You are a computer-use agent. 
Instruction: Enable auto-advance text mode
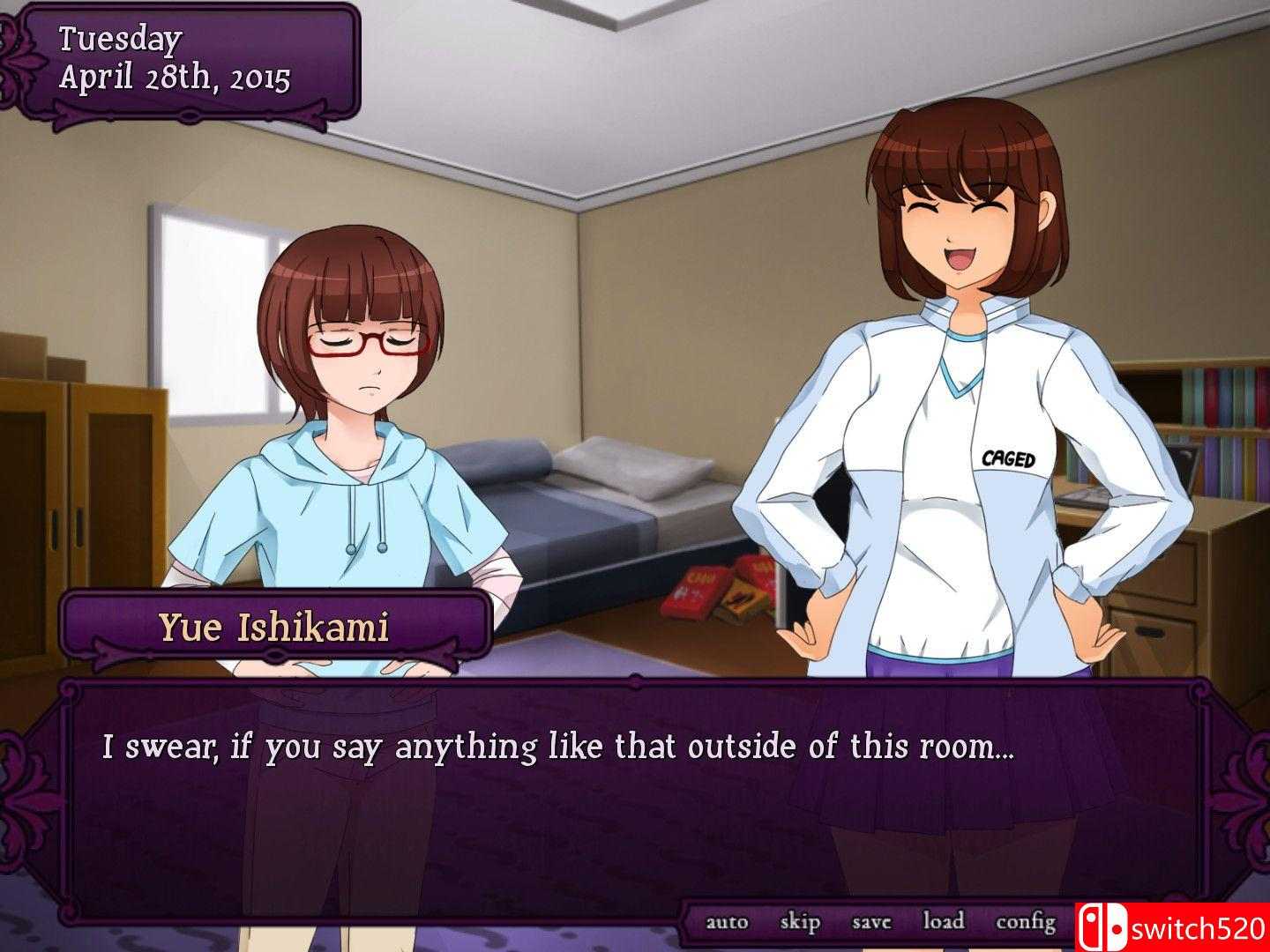point(727,921)
